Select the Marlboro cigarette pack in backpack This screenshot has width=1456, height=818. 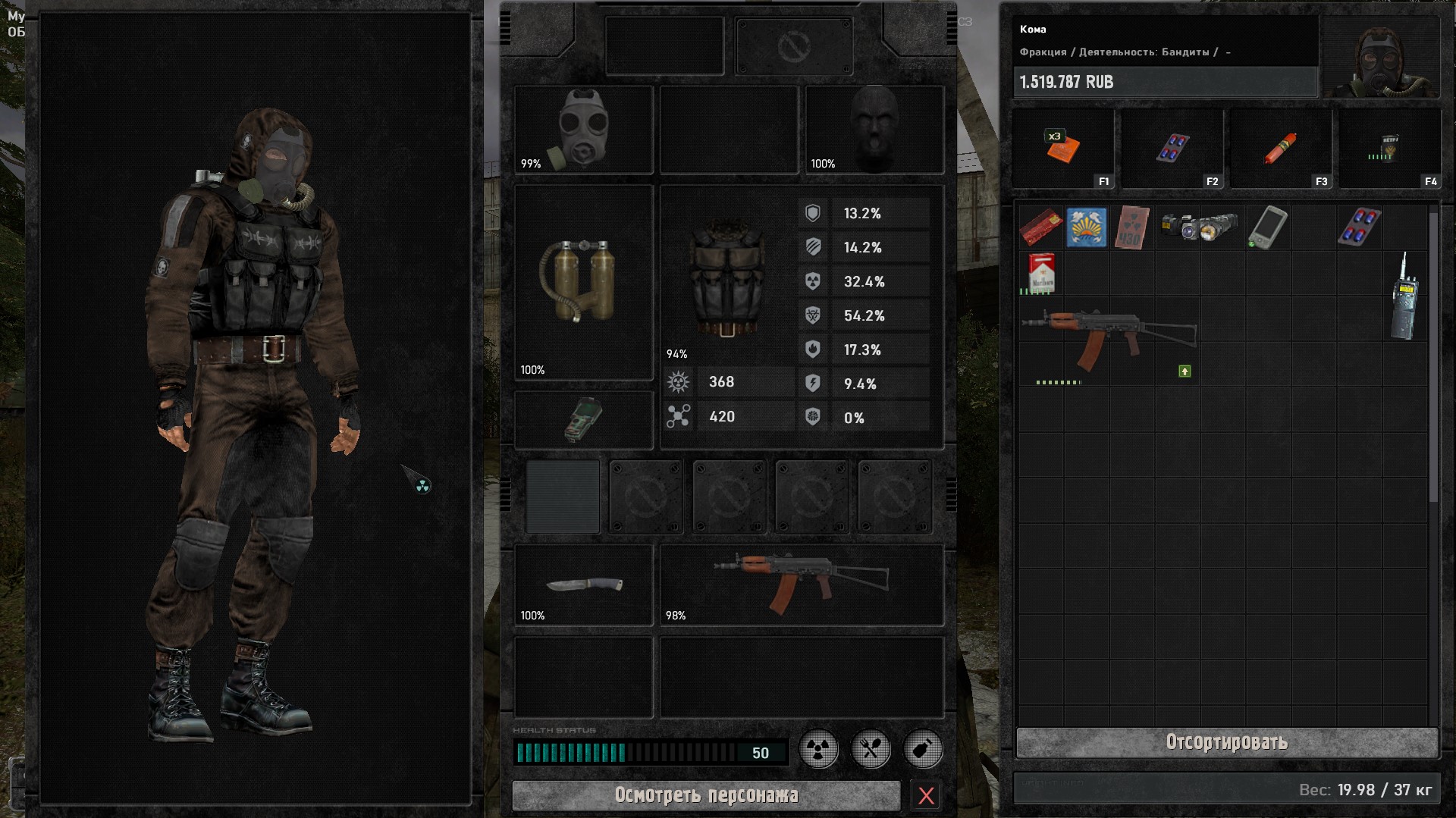[1041, 273]
